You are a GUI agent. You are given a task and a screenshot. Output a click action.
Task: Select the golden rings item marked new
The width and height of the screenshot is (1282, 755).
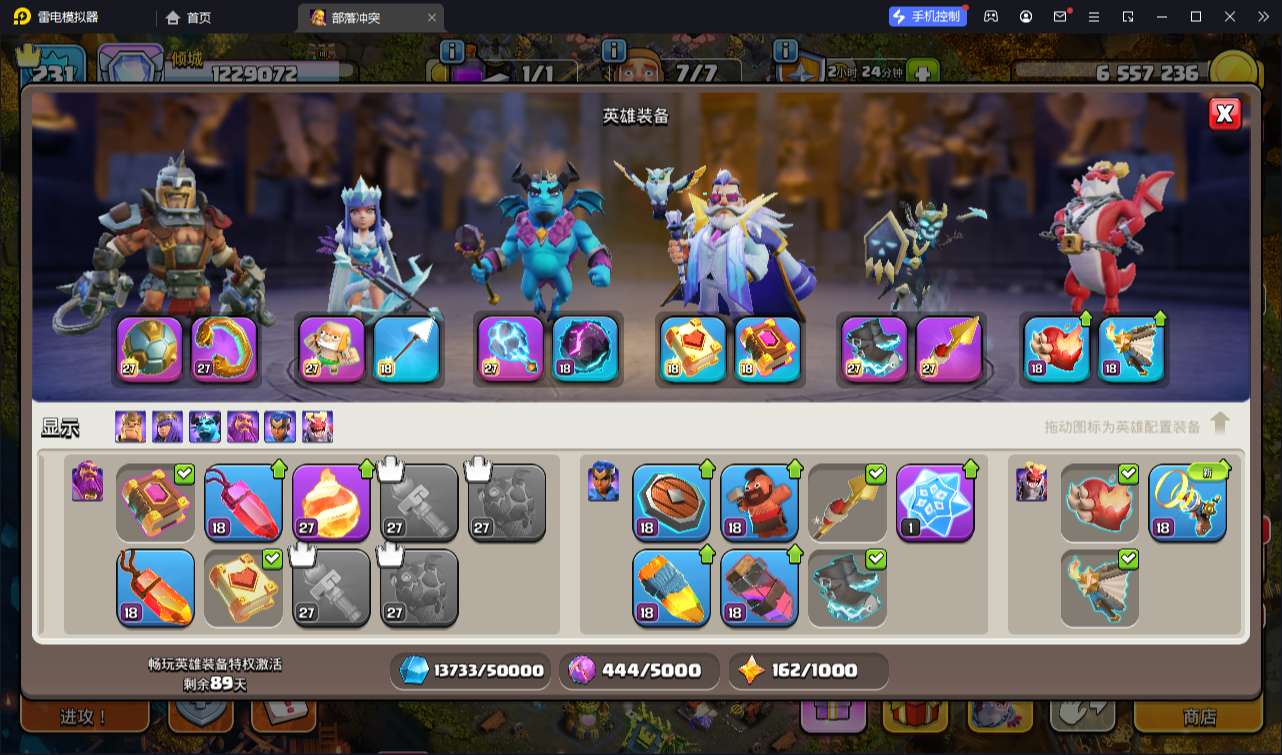pos(1187,502)
